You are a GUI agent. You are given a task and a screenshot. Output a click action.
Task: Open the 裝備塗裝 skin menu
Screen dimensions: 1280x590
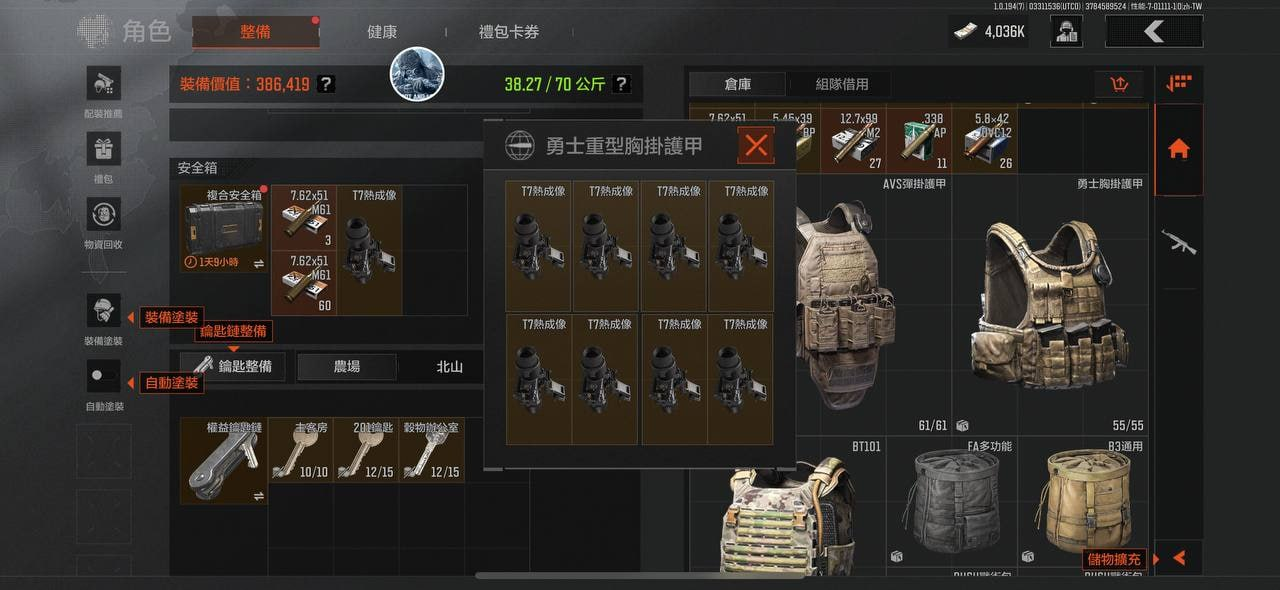(x=104, y=311)
